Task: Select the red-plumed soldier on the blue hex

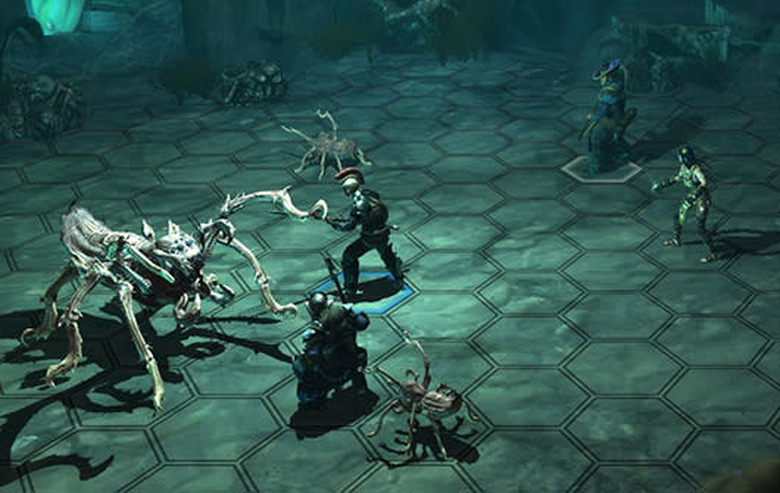Action: click(x=366, y=232)
